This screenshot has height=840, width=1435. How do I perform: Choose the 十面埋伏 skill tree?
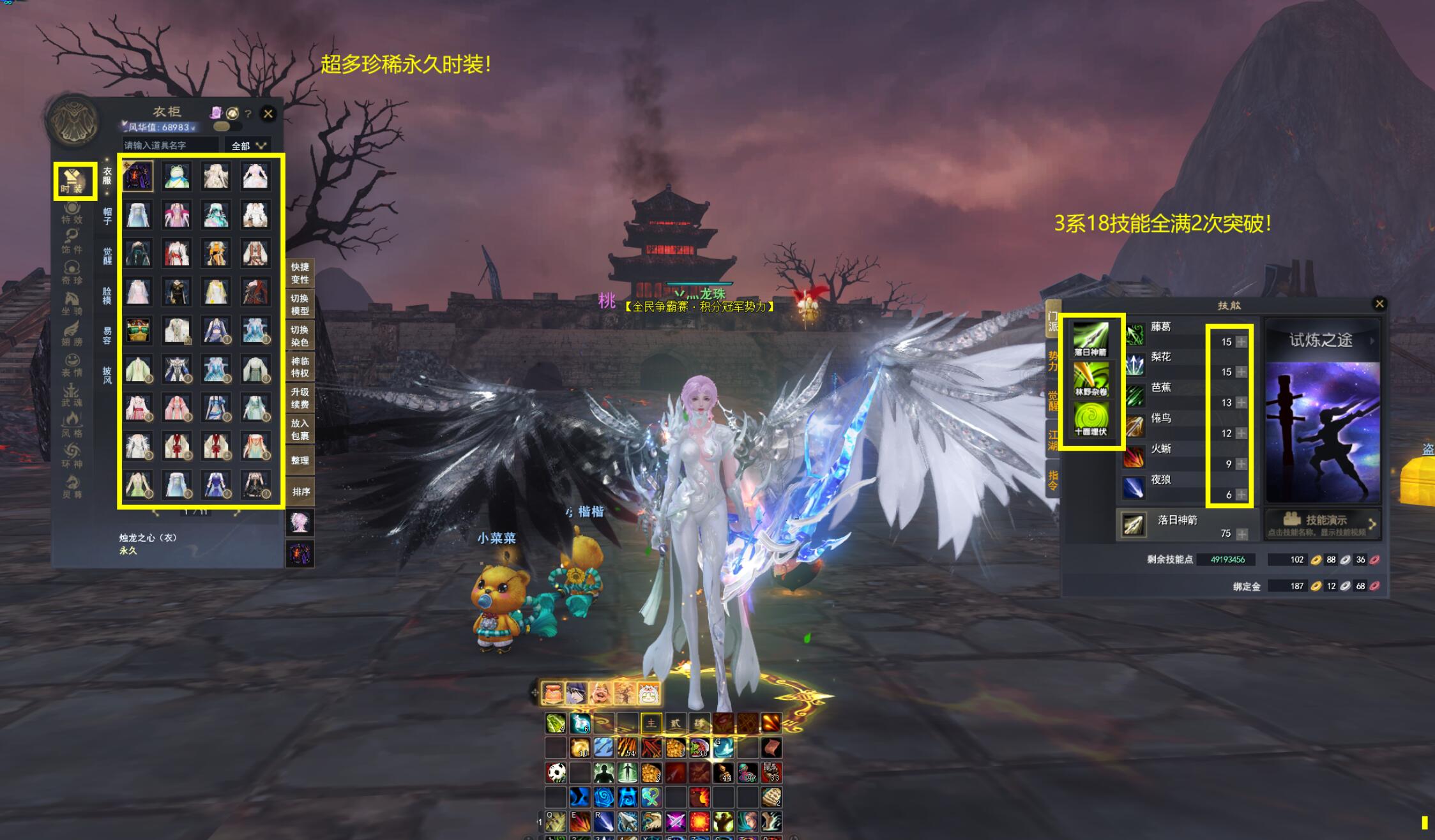[1091, 419]
